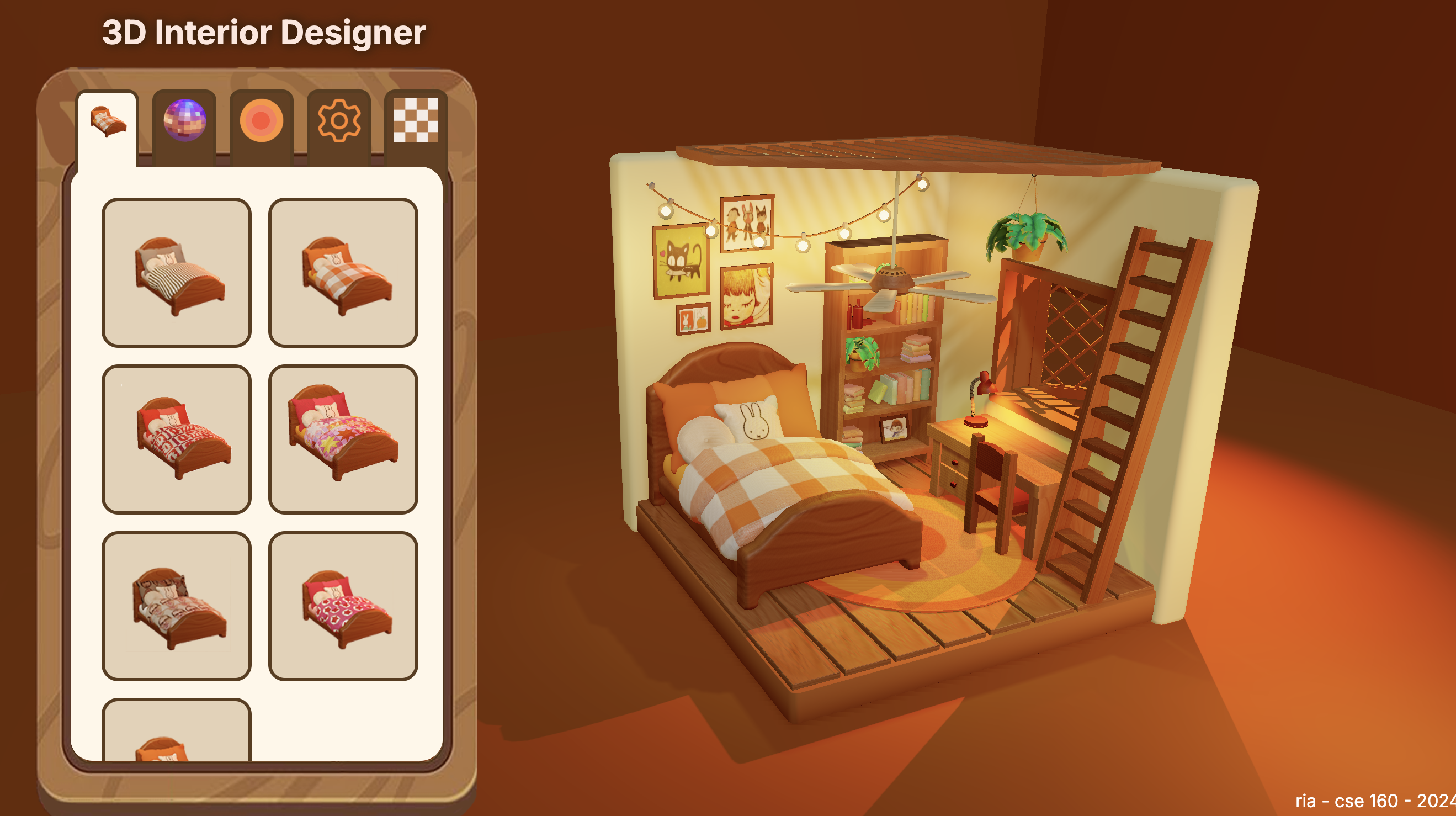Image resolution: width=1456 pixels, height=816 pixels.
Task: Choose the partially visible bottom bed tile
Action: [177, 731]
